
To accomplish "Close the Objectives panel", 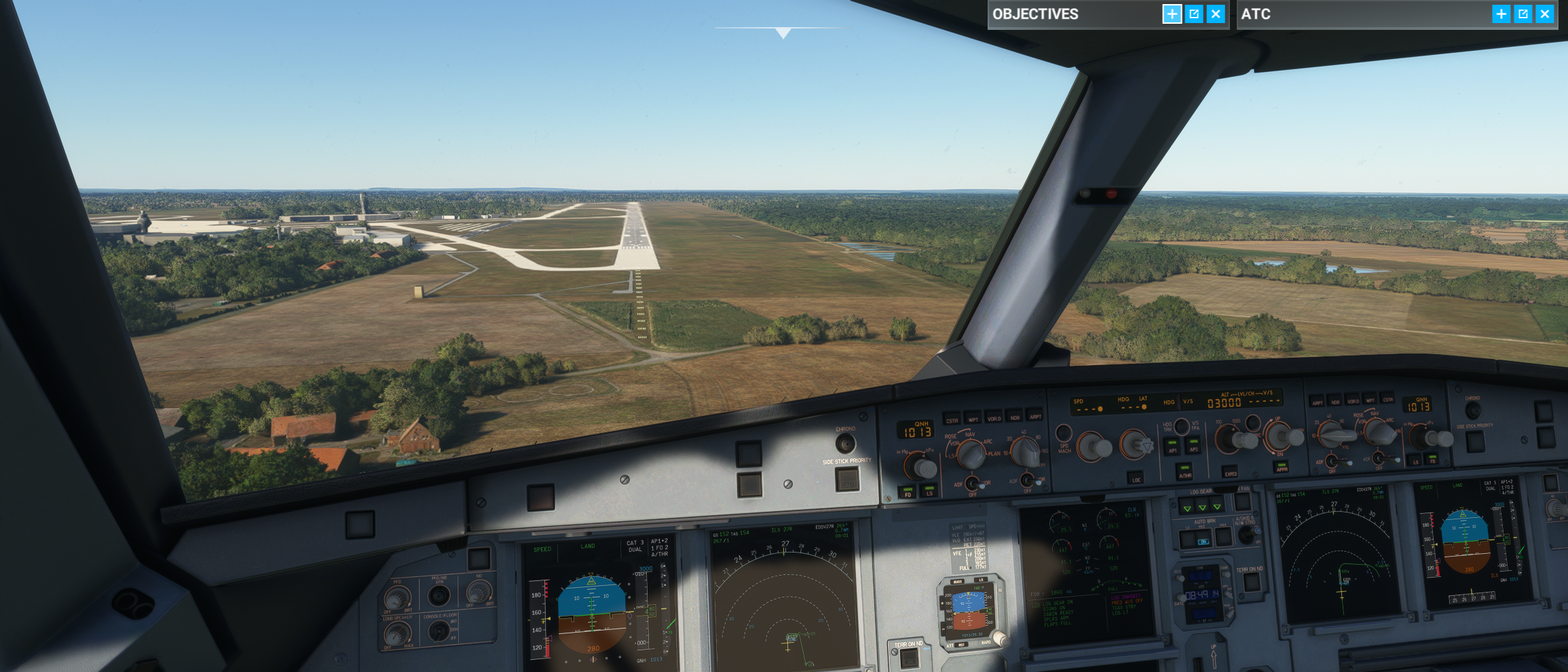I will pyautogui.click(x=1216, y=14).
